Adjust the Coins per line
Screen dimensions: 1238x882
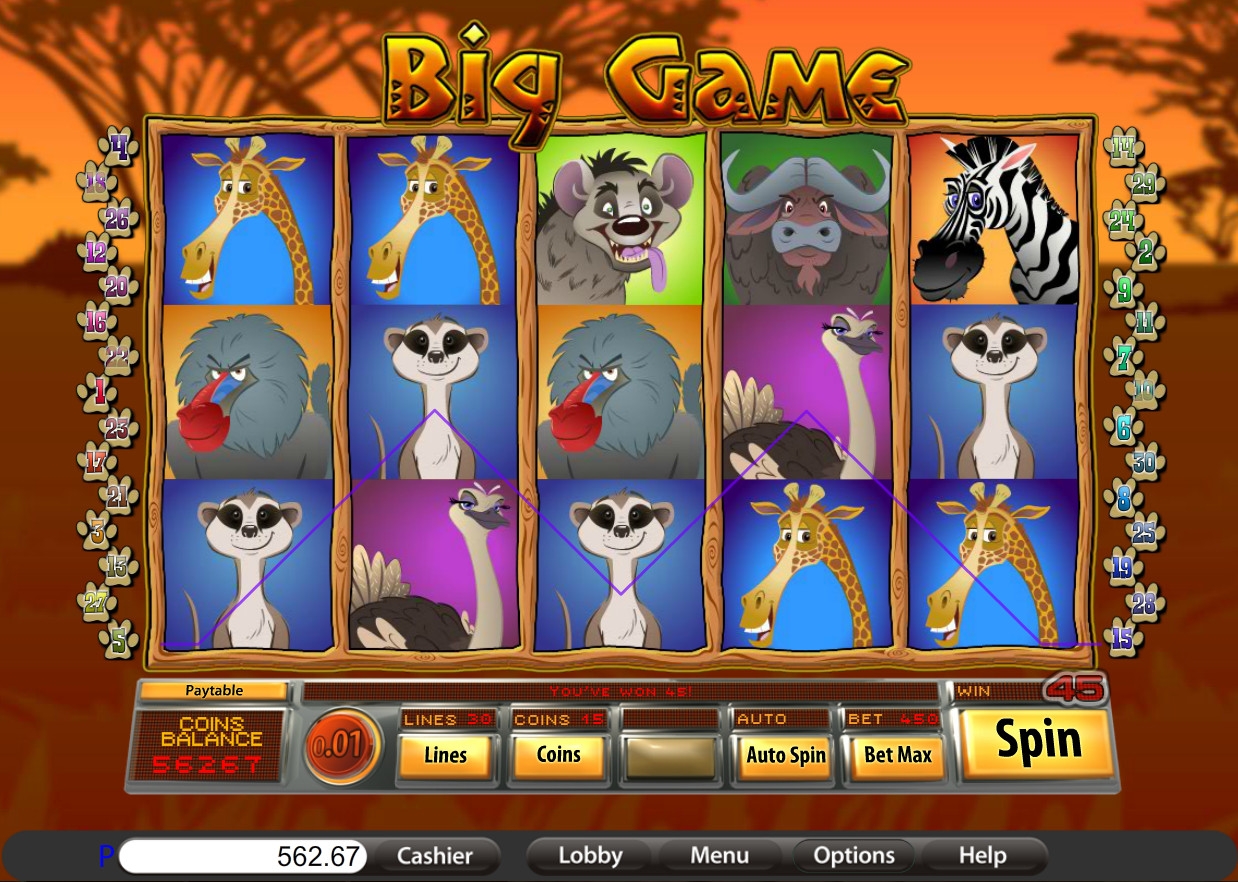click(558, 755)
